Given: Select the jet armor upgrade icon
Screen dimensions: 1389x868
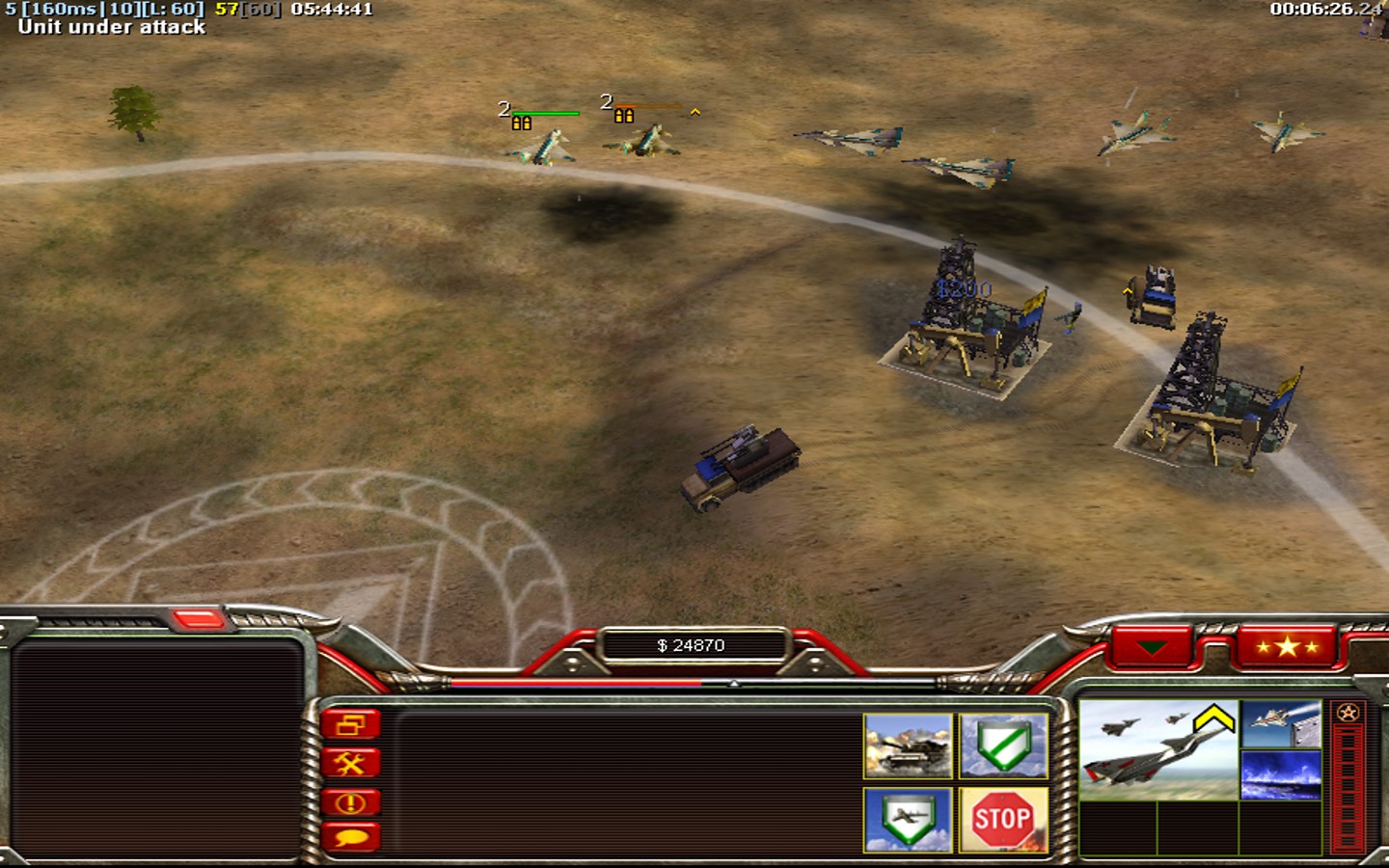Looking at the screenshot, I should 1281,725.
